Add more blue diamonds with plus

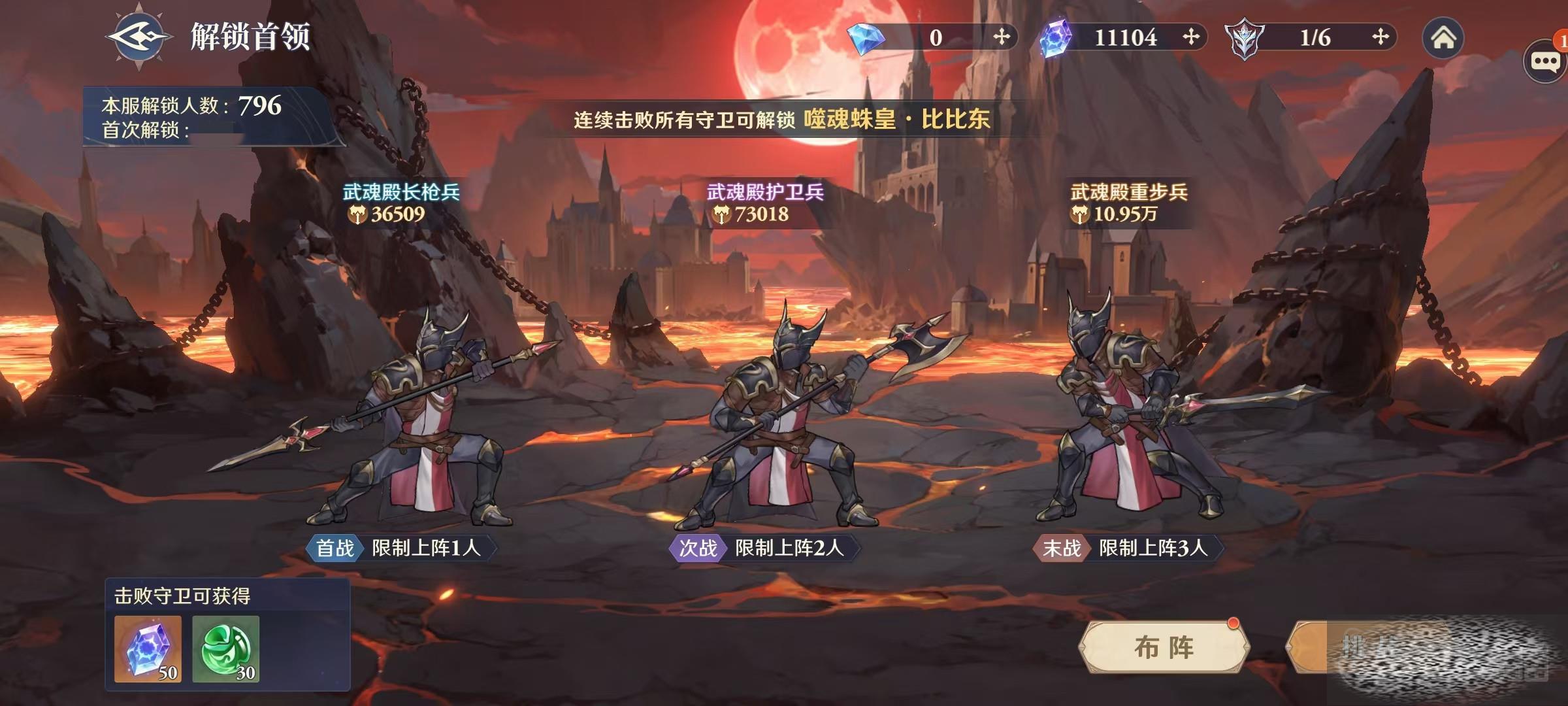1001,37
